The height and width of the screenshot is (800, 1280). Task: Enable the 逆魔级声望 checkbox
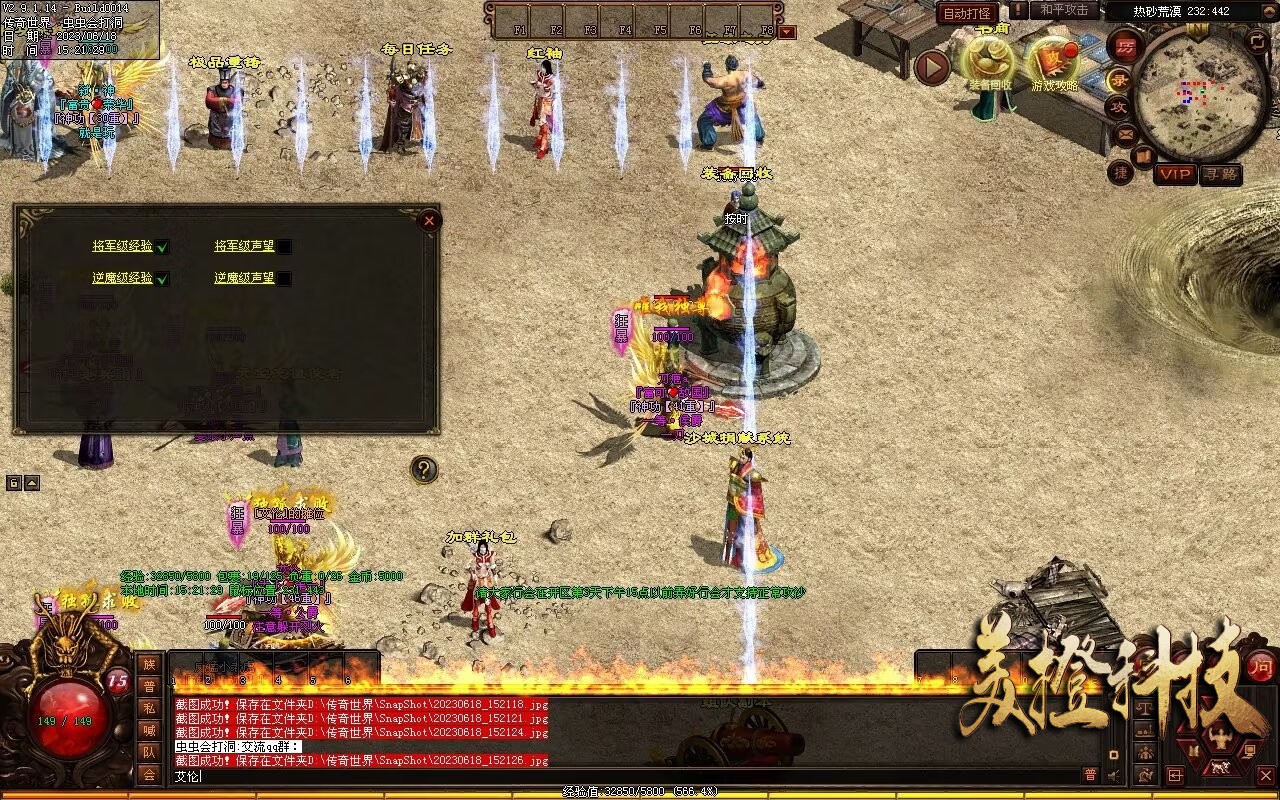[284, 279]
